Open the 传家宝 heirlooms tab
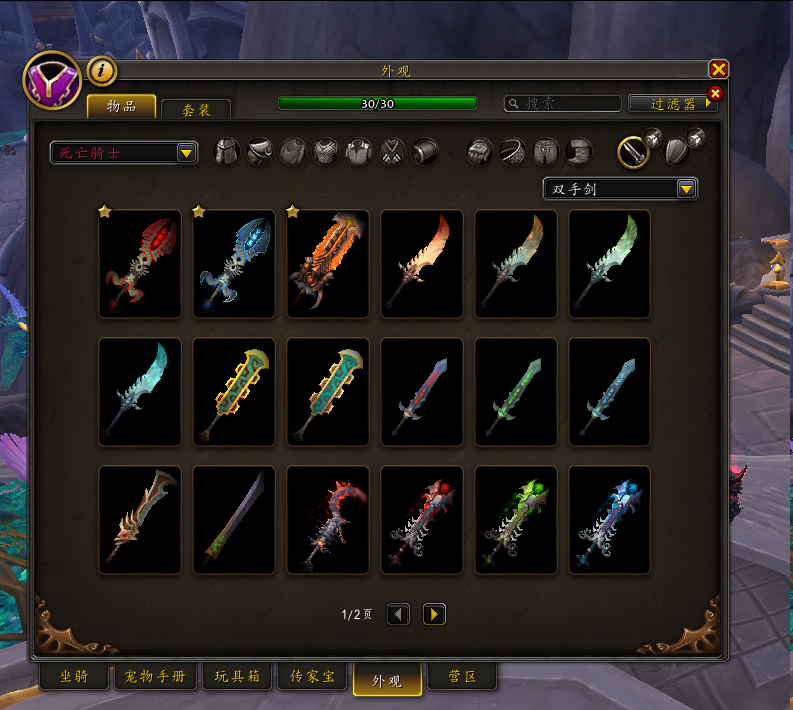Viewport: 793px width, 710px height. point(312,677)
